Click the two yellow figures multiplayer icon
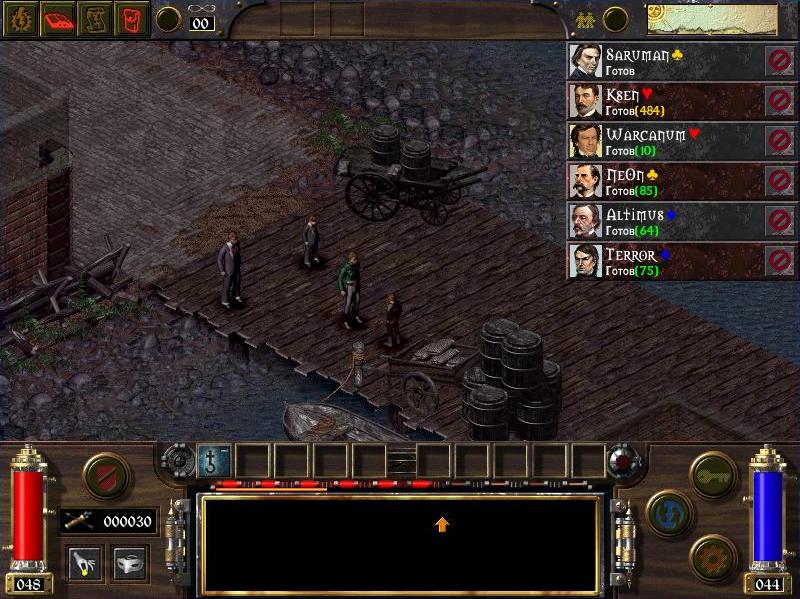The height and width of the screenshot is (599, 800). (x=584, y=19)
